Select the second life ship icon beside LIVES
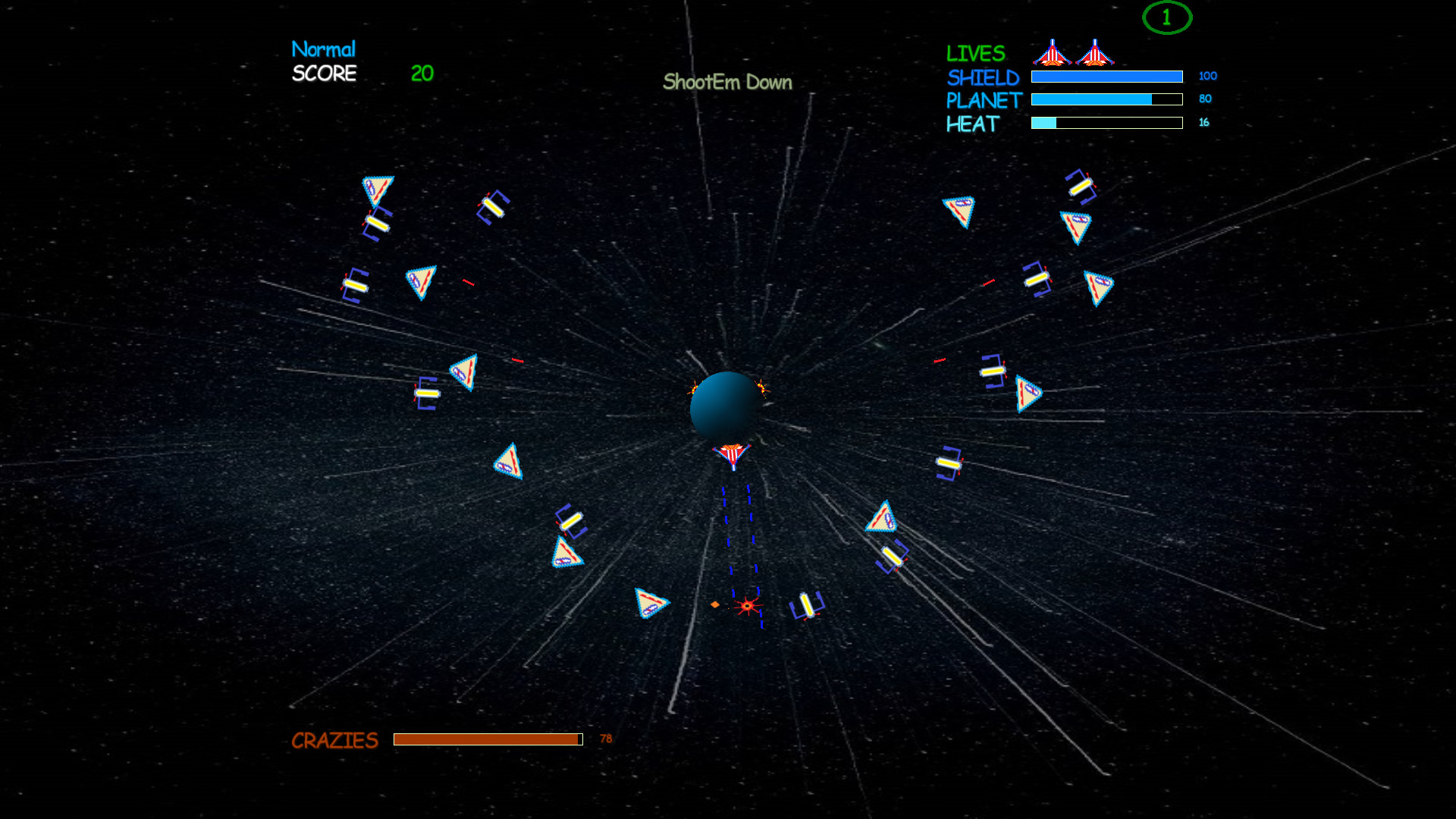This screenshot has width=1456, height=819. tap(1096, 53)
